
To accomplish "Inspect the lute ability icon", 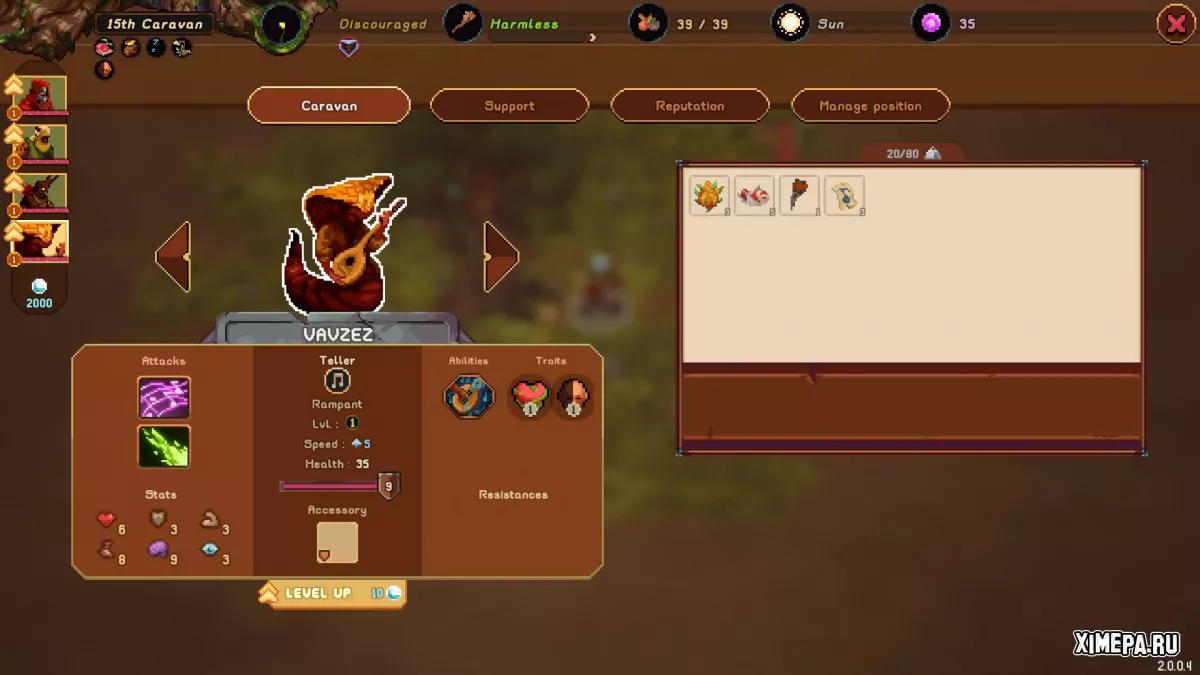I will [469, 397].
